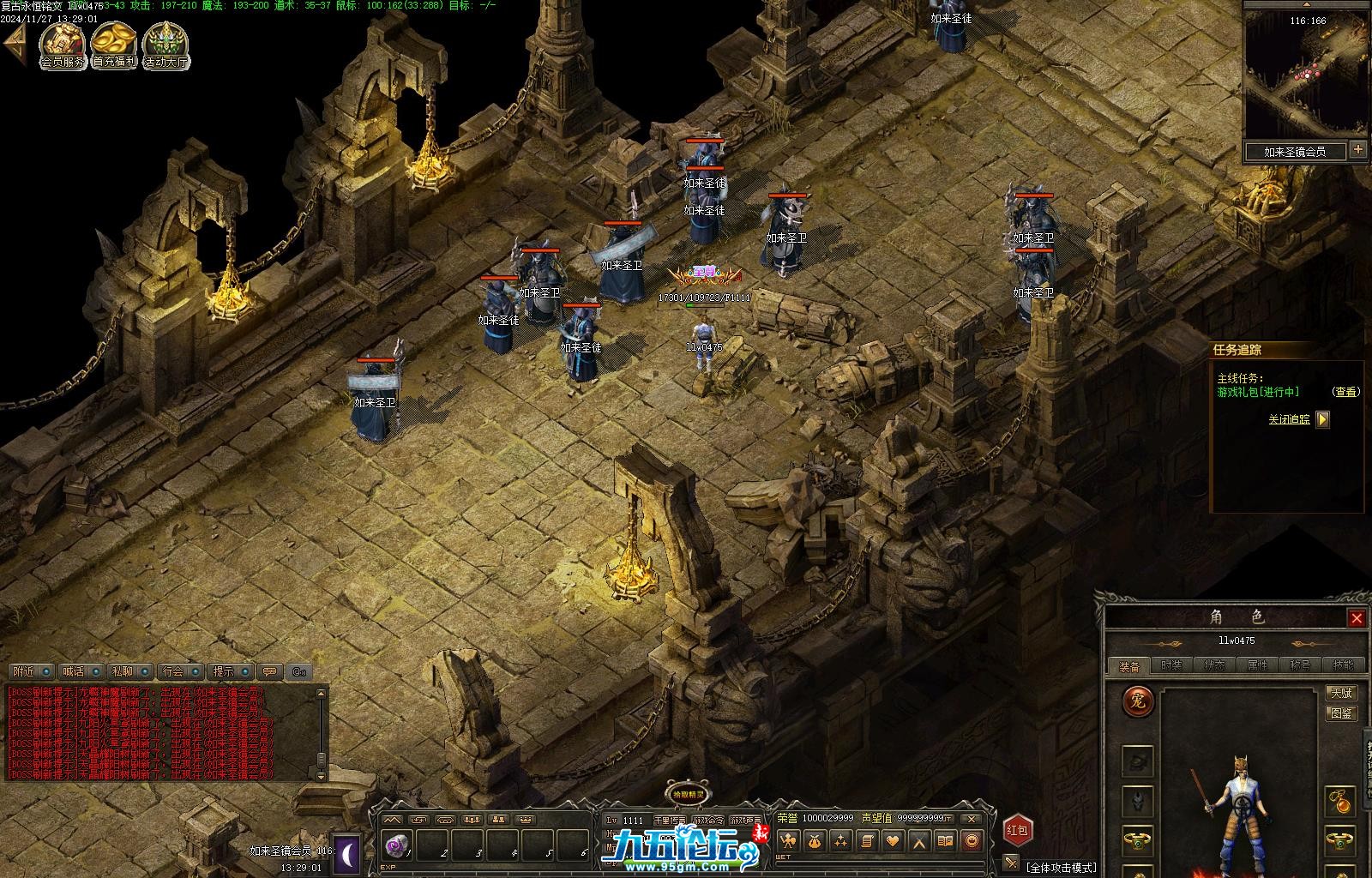Switch to the 时装 fashion tab
Screen dimensions: 1372x878
pos(1171,665)
